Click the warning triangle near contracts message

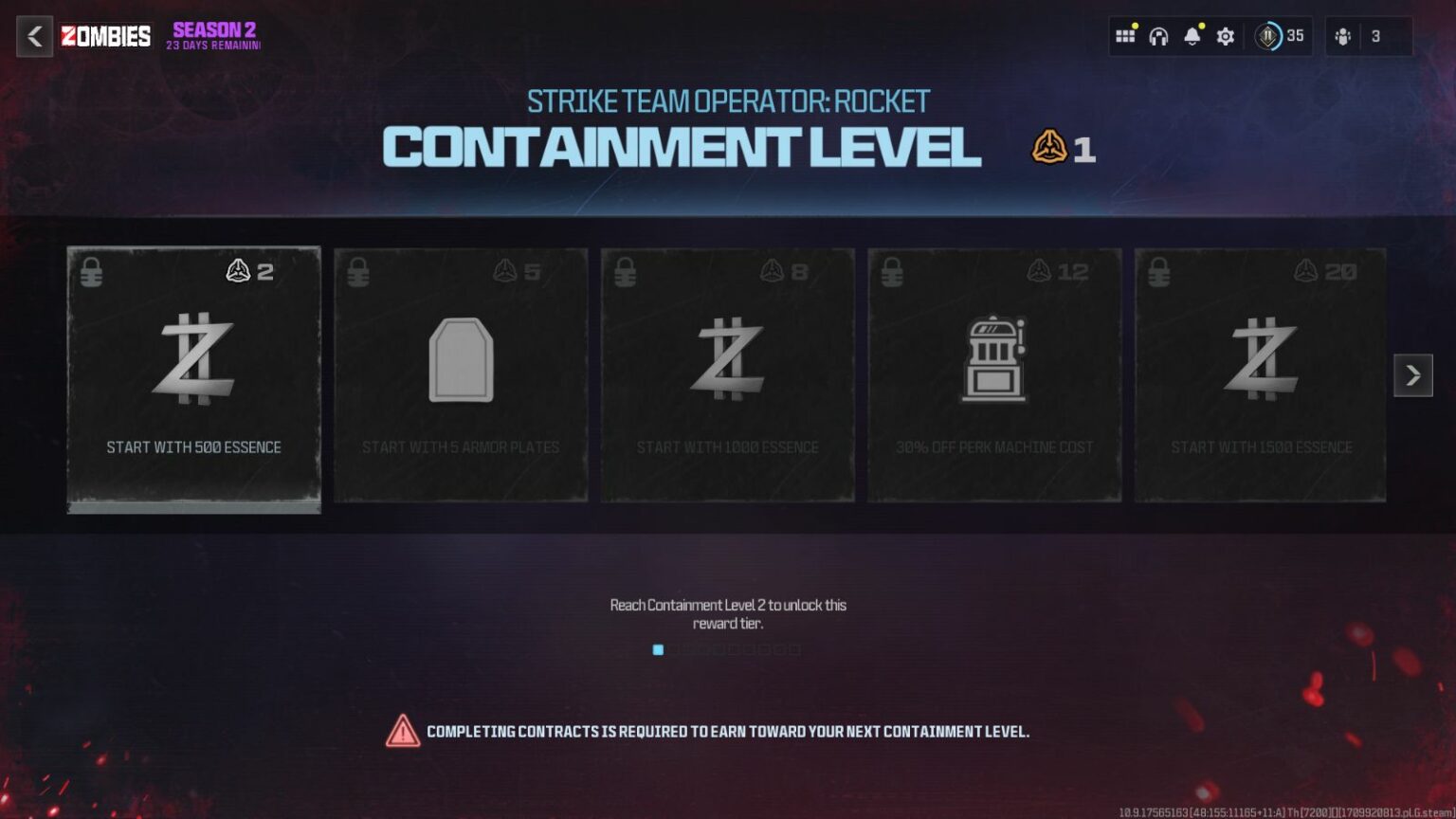coord(403,731)
